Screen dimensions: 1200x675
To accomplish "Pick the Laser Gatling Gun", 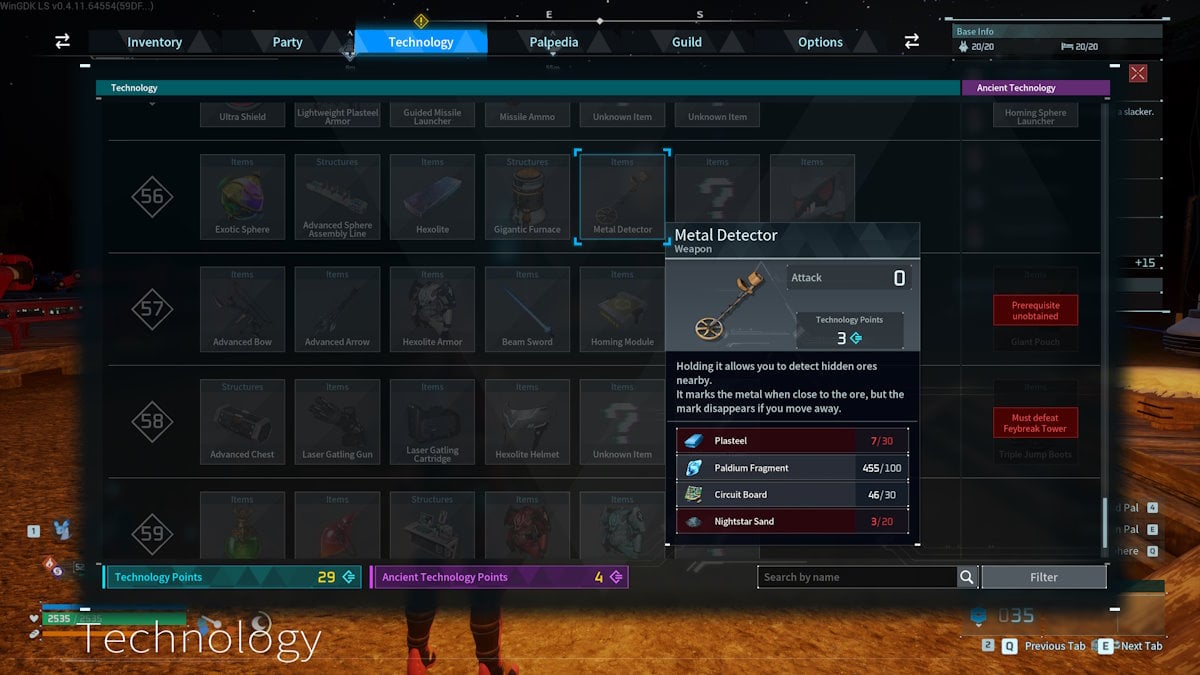I will pos(337,422).
